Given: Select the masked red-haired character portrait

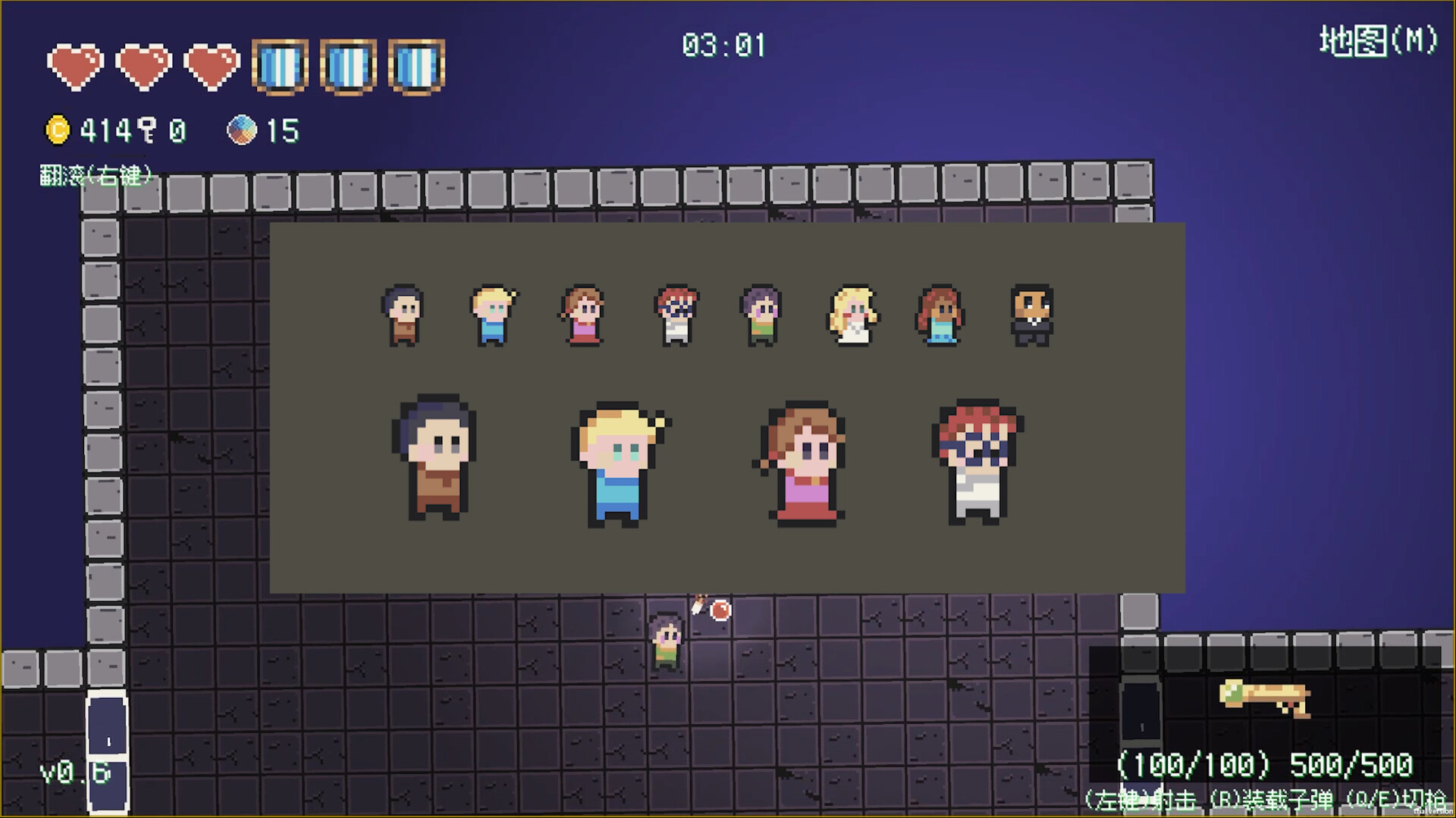Looking at the screenshot, I should pos(675,315).
